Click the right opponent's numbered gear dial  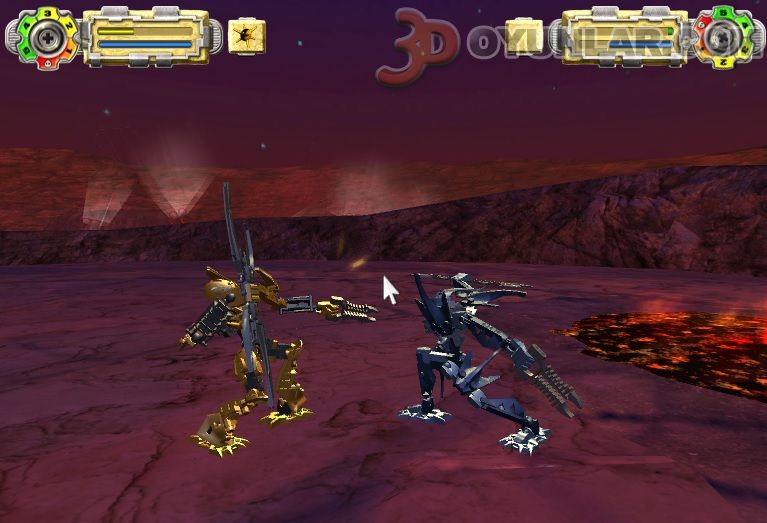pyautogui.click(x=721, y=38)
